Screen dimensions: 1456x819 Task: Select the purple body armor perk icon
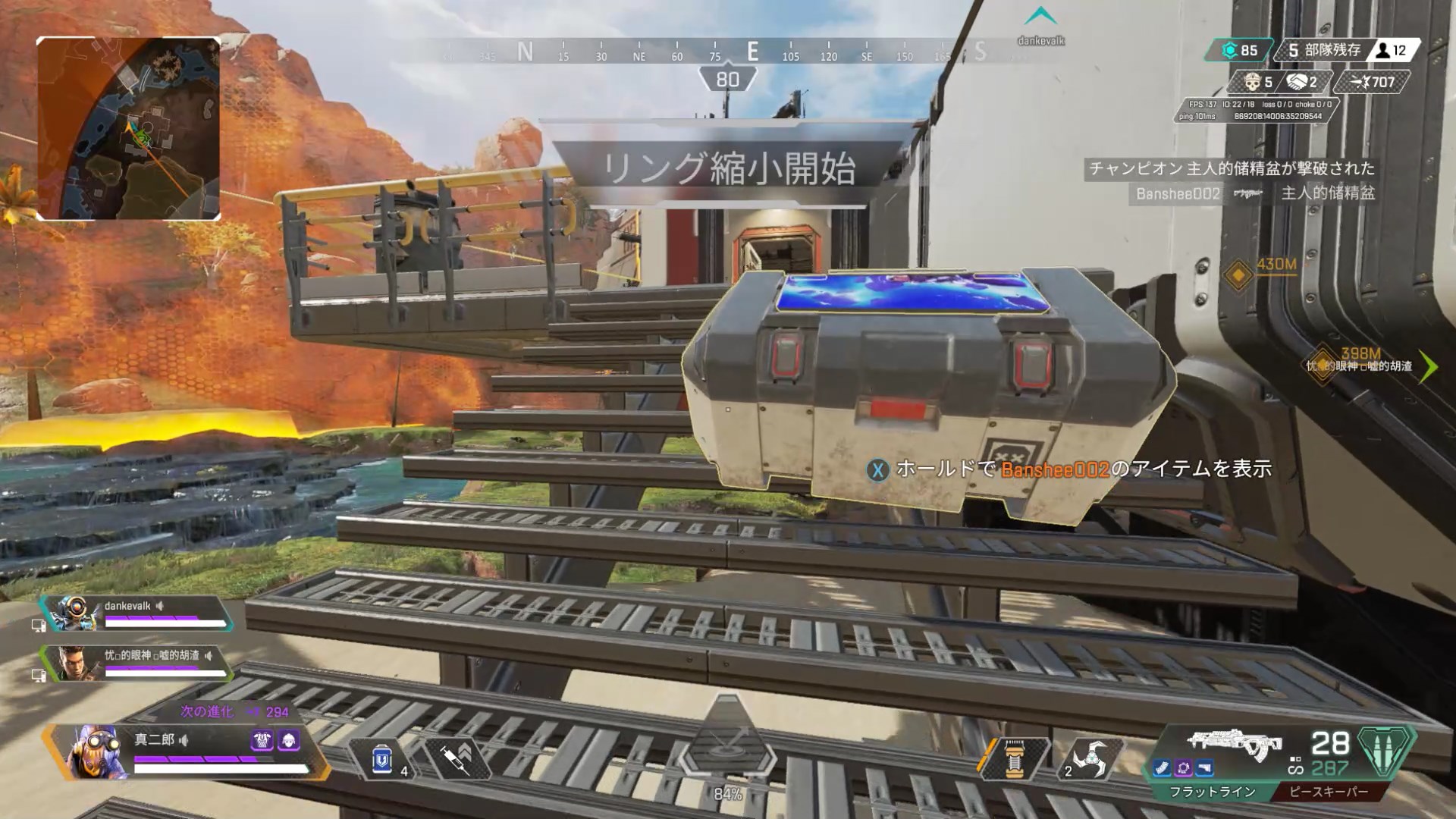click(x=262, y=740)
